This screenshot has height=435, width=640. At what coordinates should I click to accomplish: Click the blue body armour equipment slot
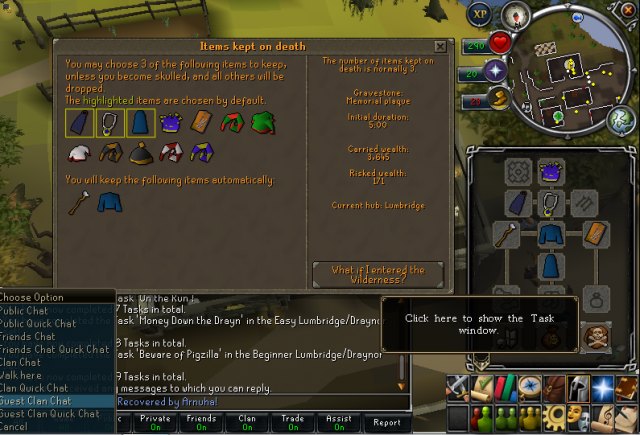coord(549,234)
